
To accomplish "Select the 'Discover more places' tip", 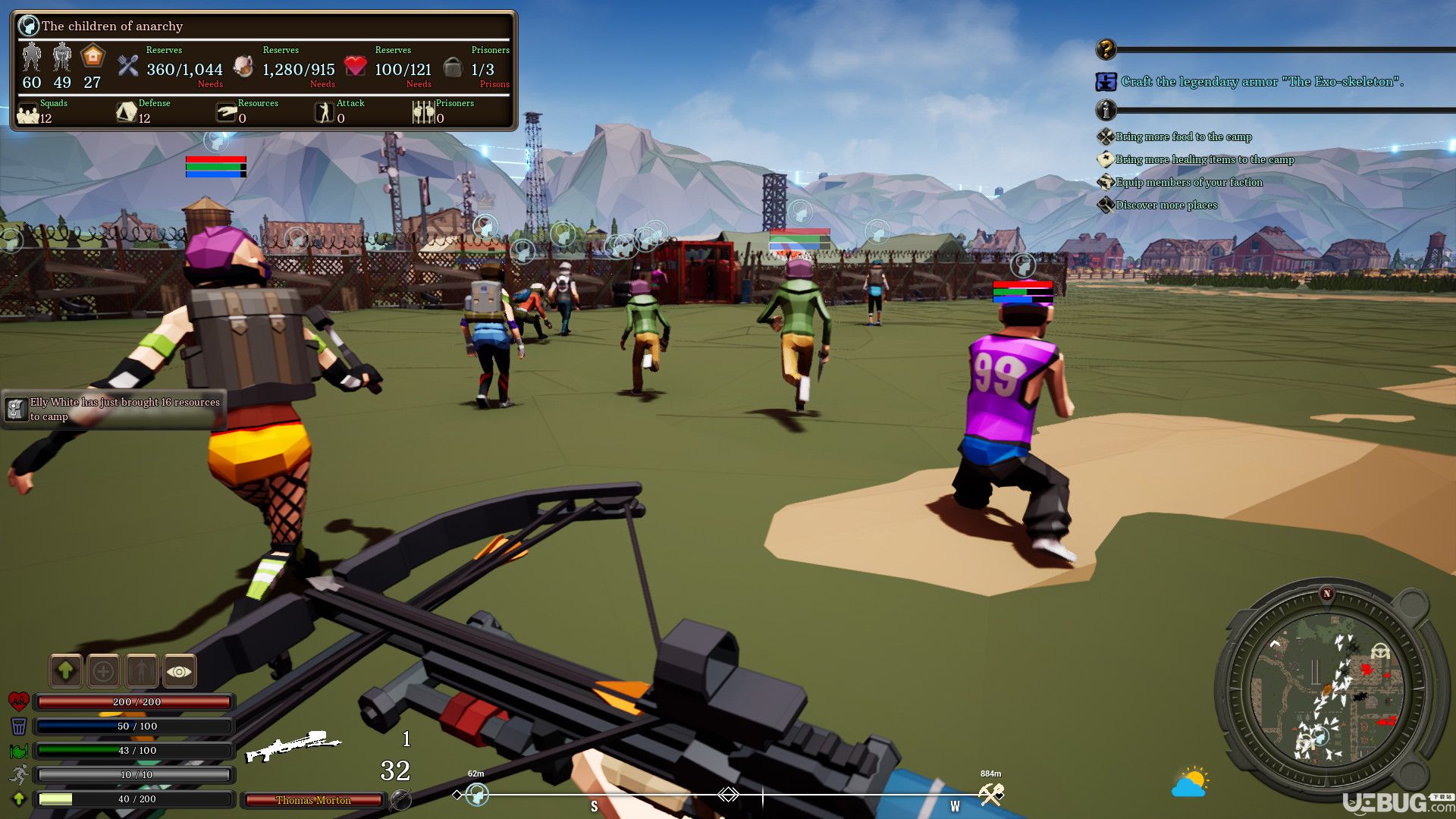I will 1166,205.
